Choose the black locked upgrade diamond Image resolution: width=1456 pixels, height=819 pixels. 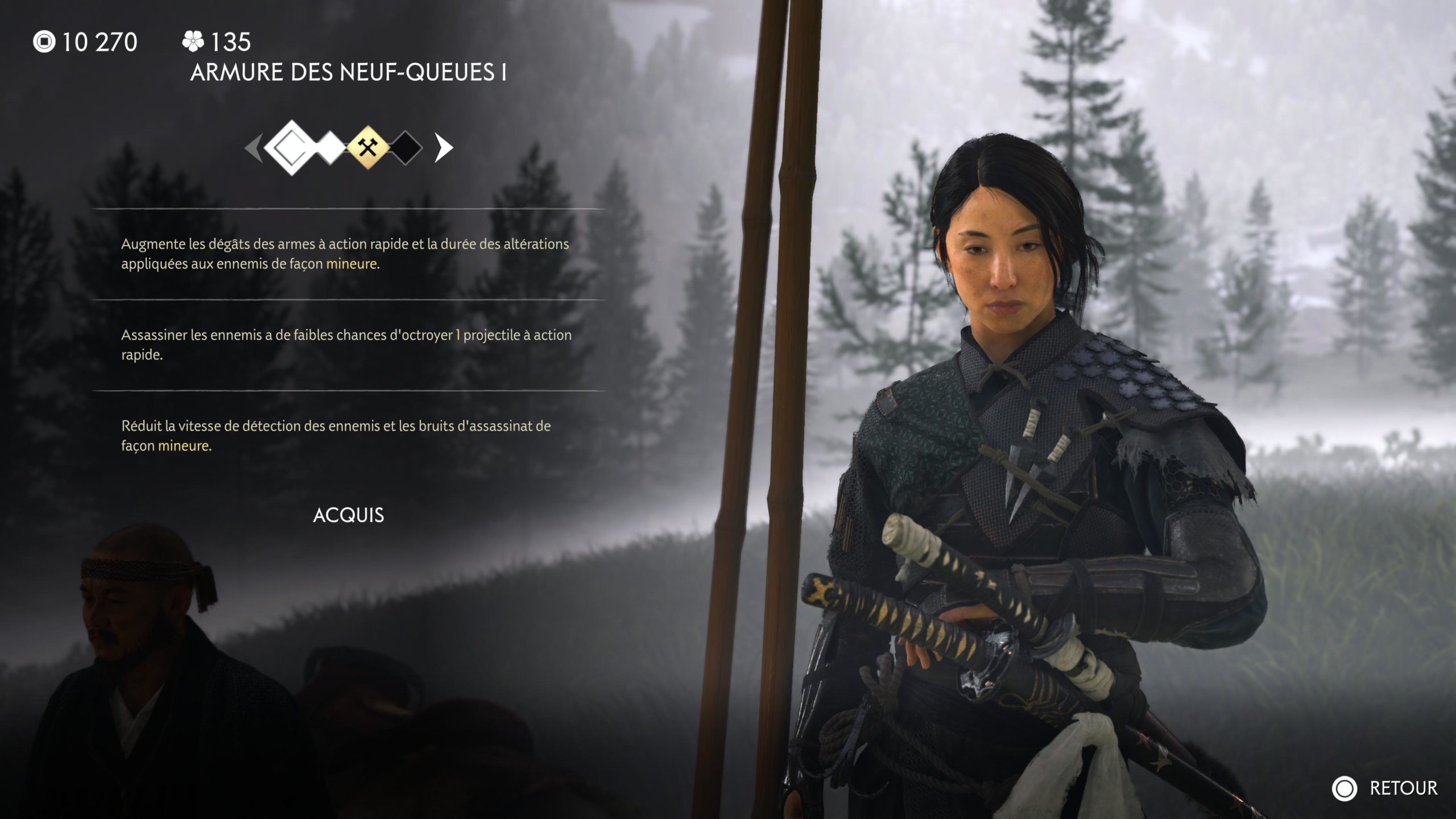click(406, 148)
